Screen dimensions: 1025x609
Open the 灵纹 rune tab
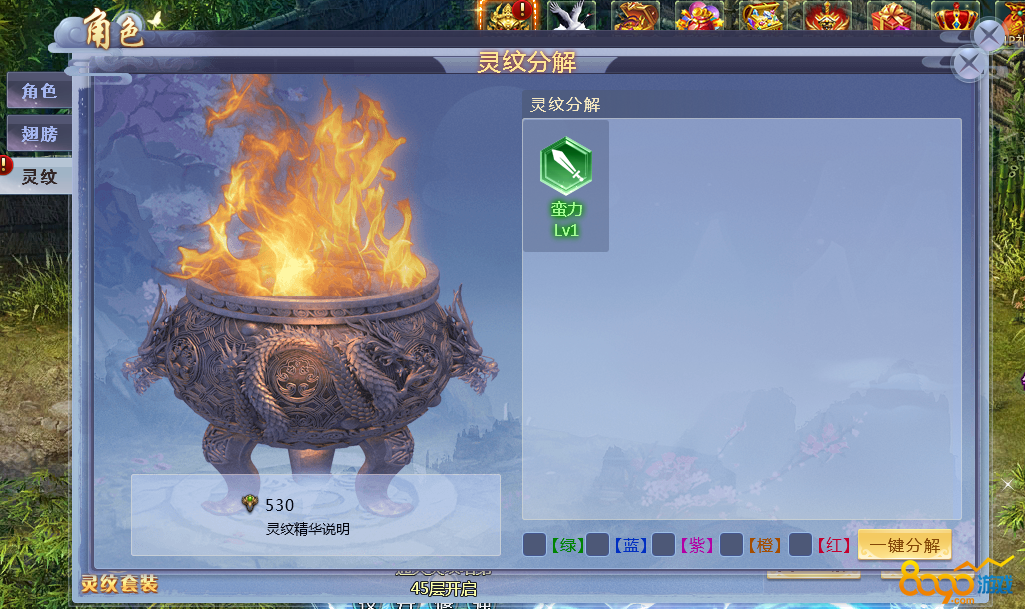click(x=39, y=177)
